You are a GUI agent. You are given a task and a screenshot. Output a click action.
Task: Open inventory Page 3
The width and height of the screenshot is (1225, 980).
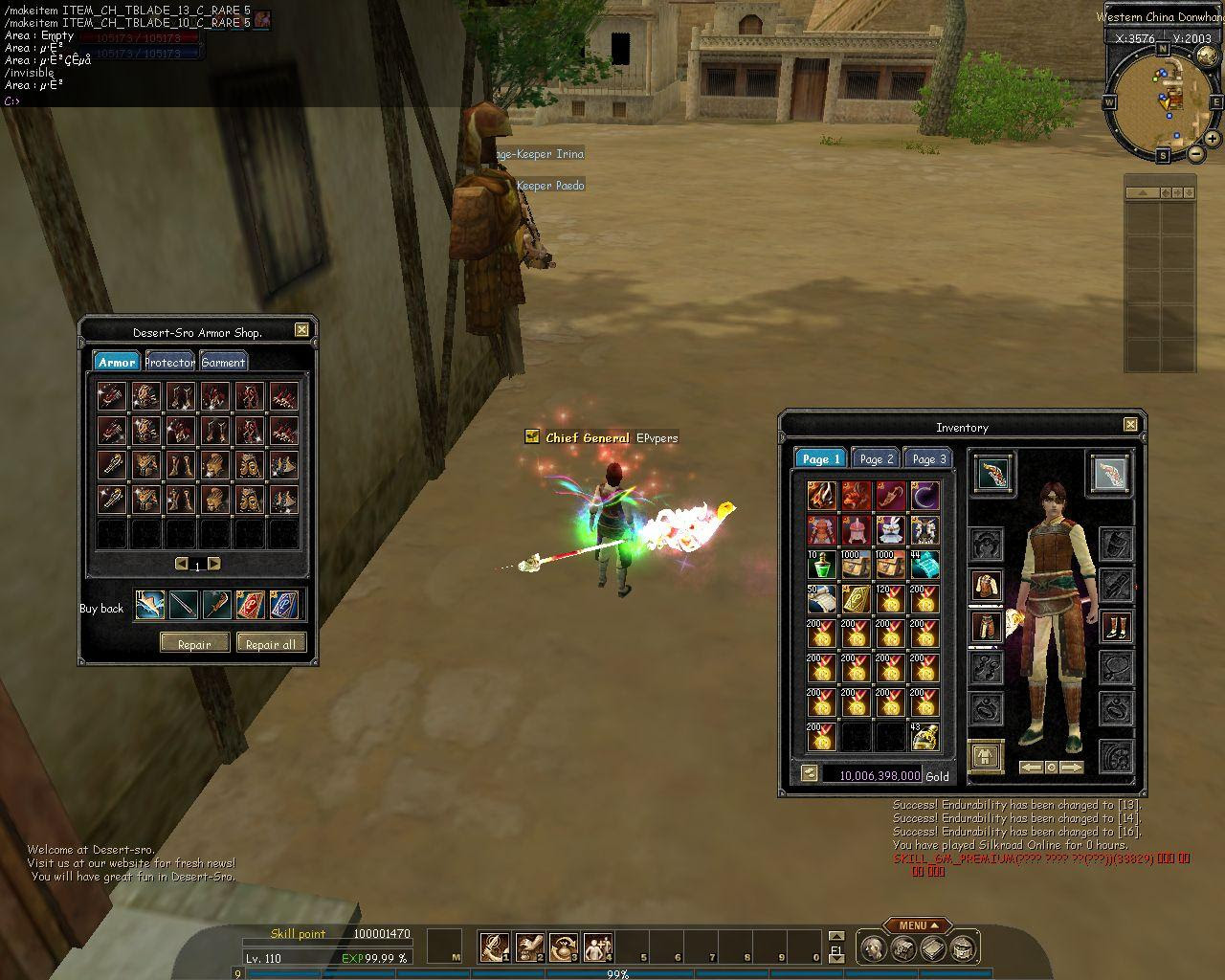[x=928, y=458]
